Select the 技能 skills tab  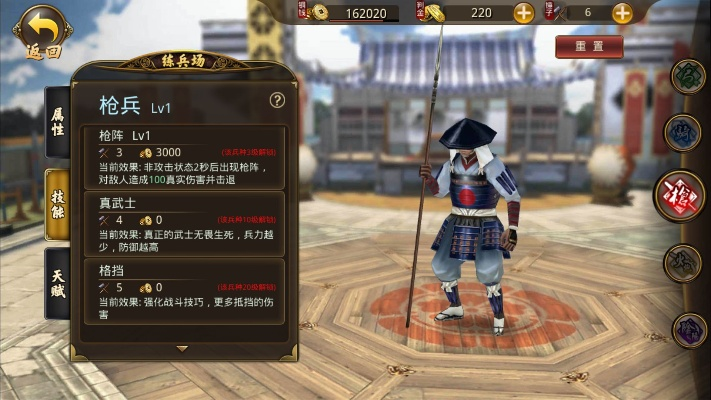[58, 205]
